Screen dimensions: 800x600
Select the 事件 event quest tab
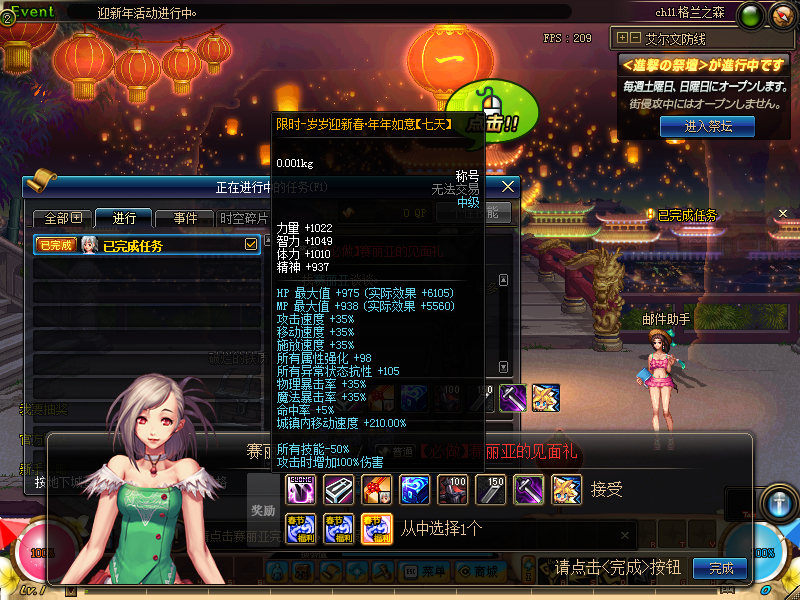[x=185, y=218]
